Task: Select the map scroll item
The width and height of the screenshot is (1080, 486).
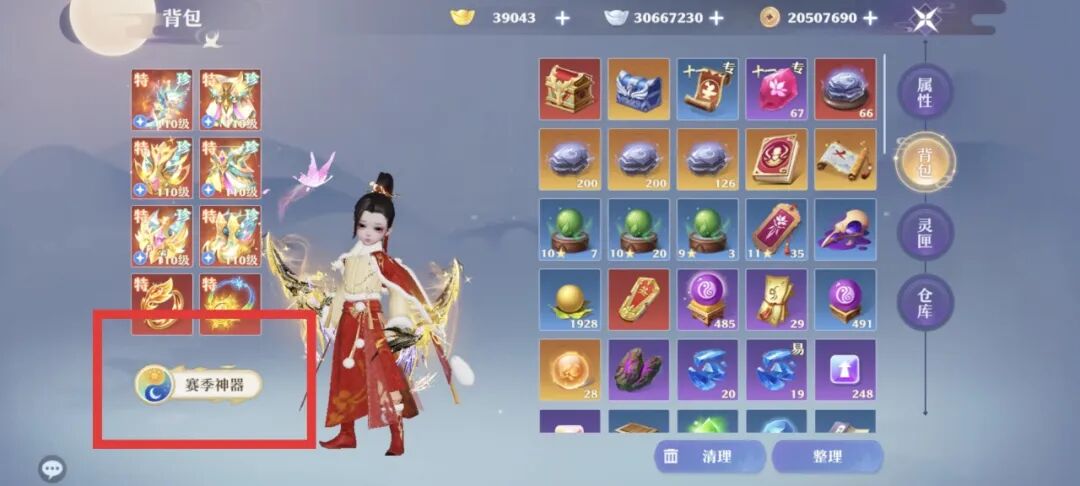Action: coord(845,159)
